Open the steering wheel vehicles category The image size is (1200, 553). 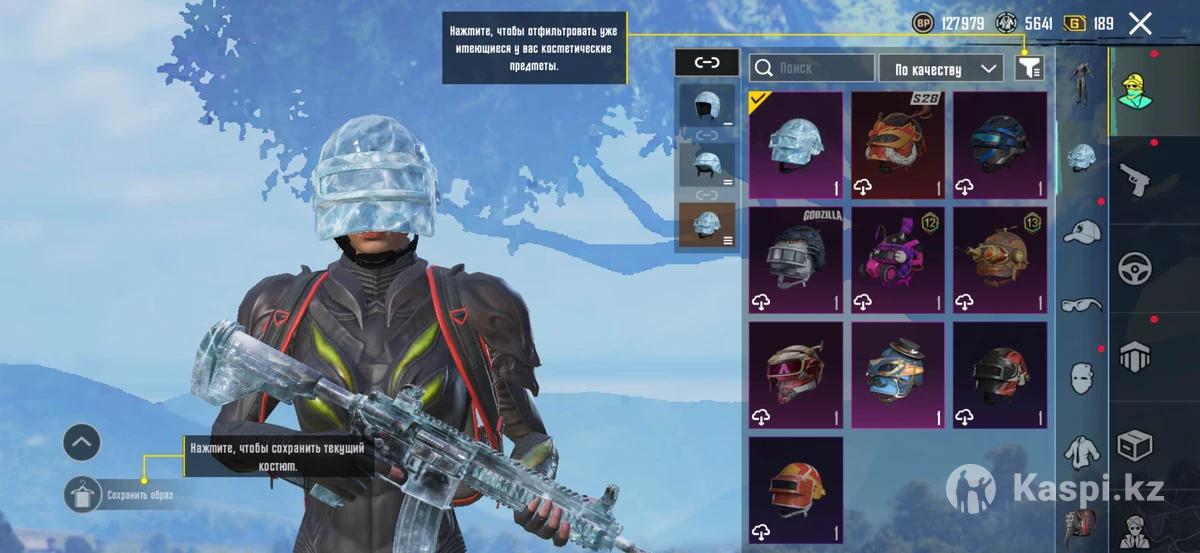(1135, 268)
